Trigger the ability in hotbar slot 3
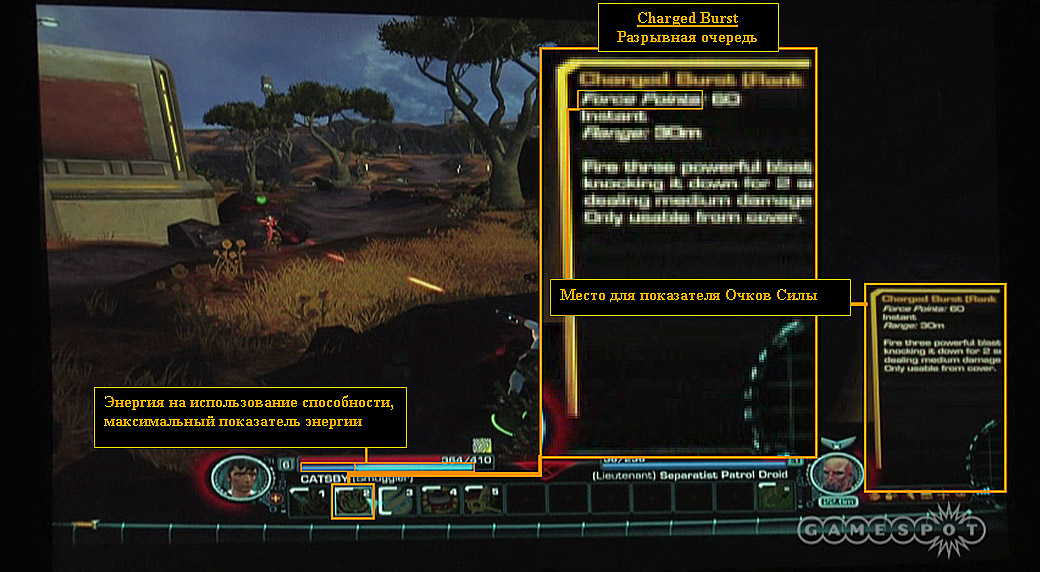1040x572 pixels. [396, 499]
